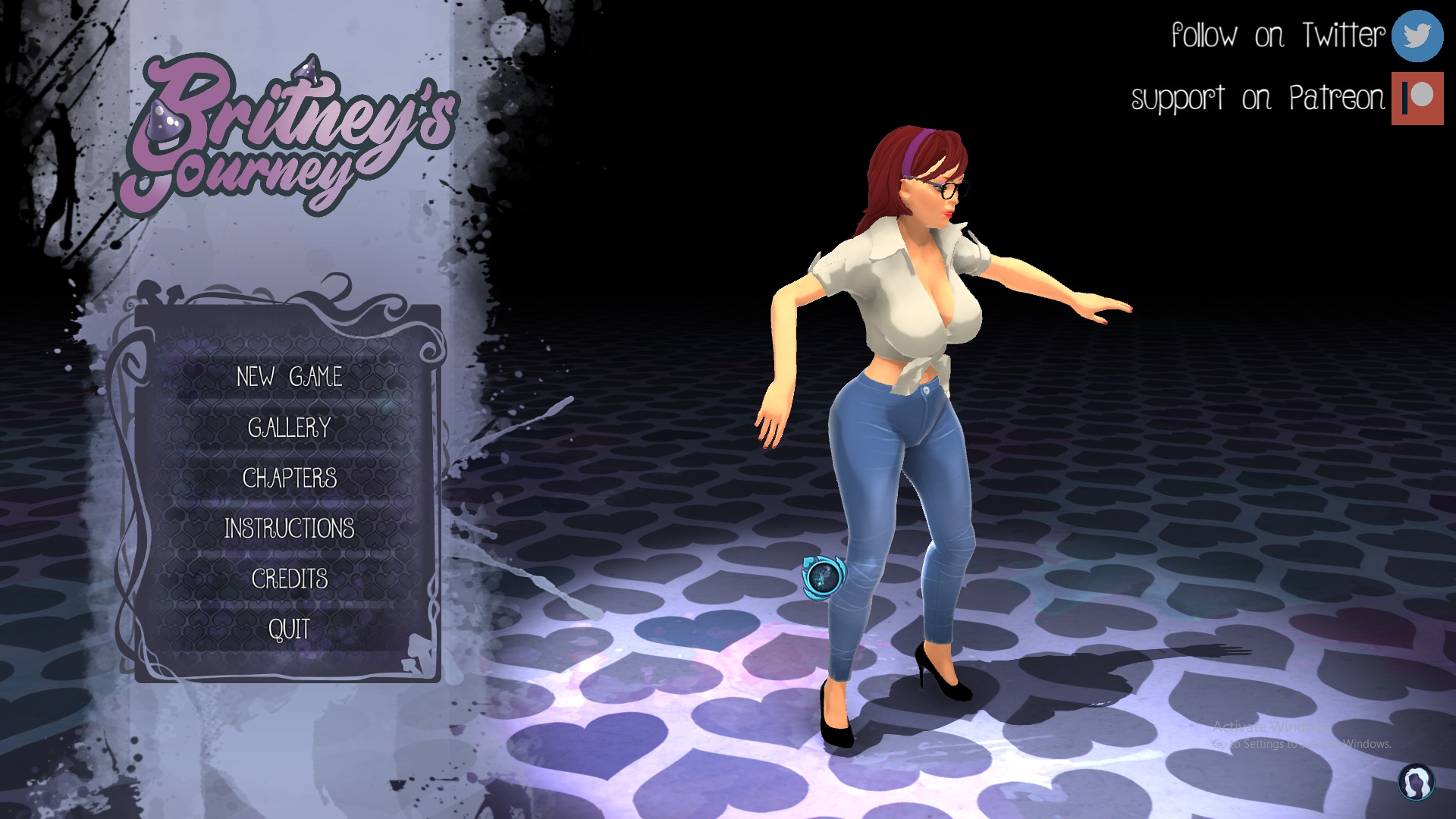View the Credits

289,579
